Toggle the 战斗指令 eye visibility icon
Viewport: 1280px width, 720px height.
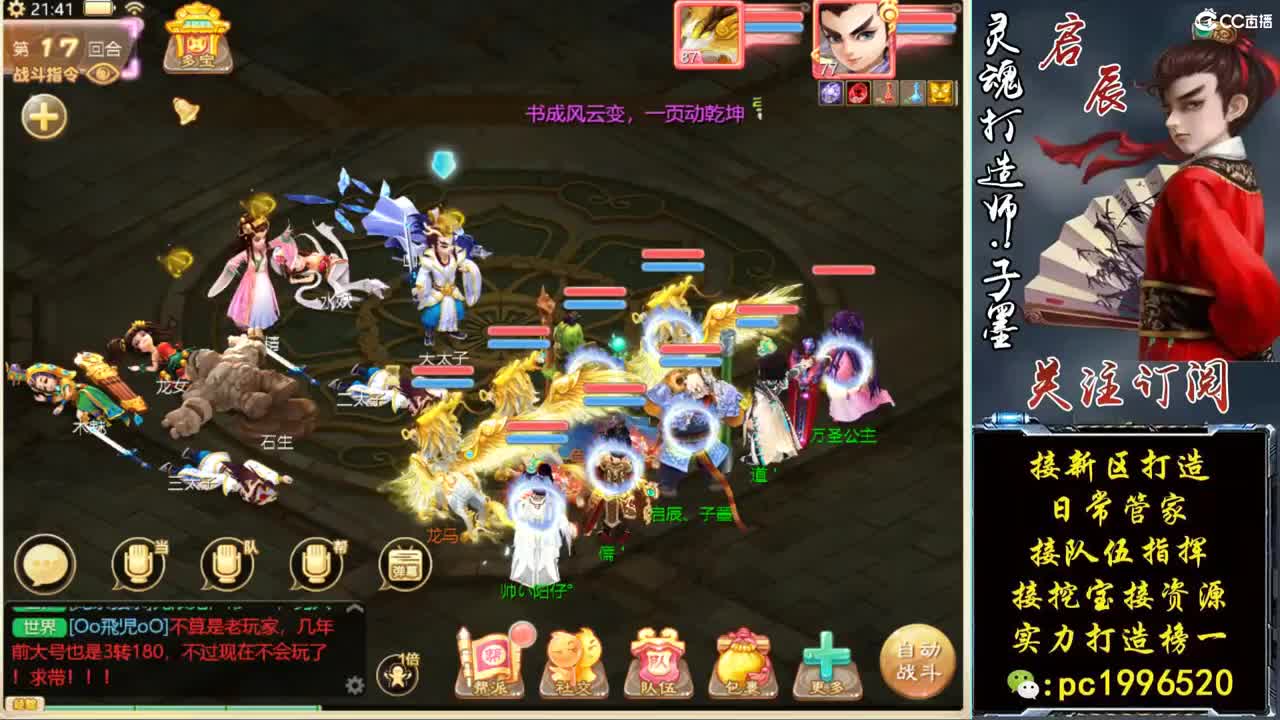[x=101, y=75]
